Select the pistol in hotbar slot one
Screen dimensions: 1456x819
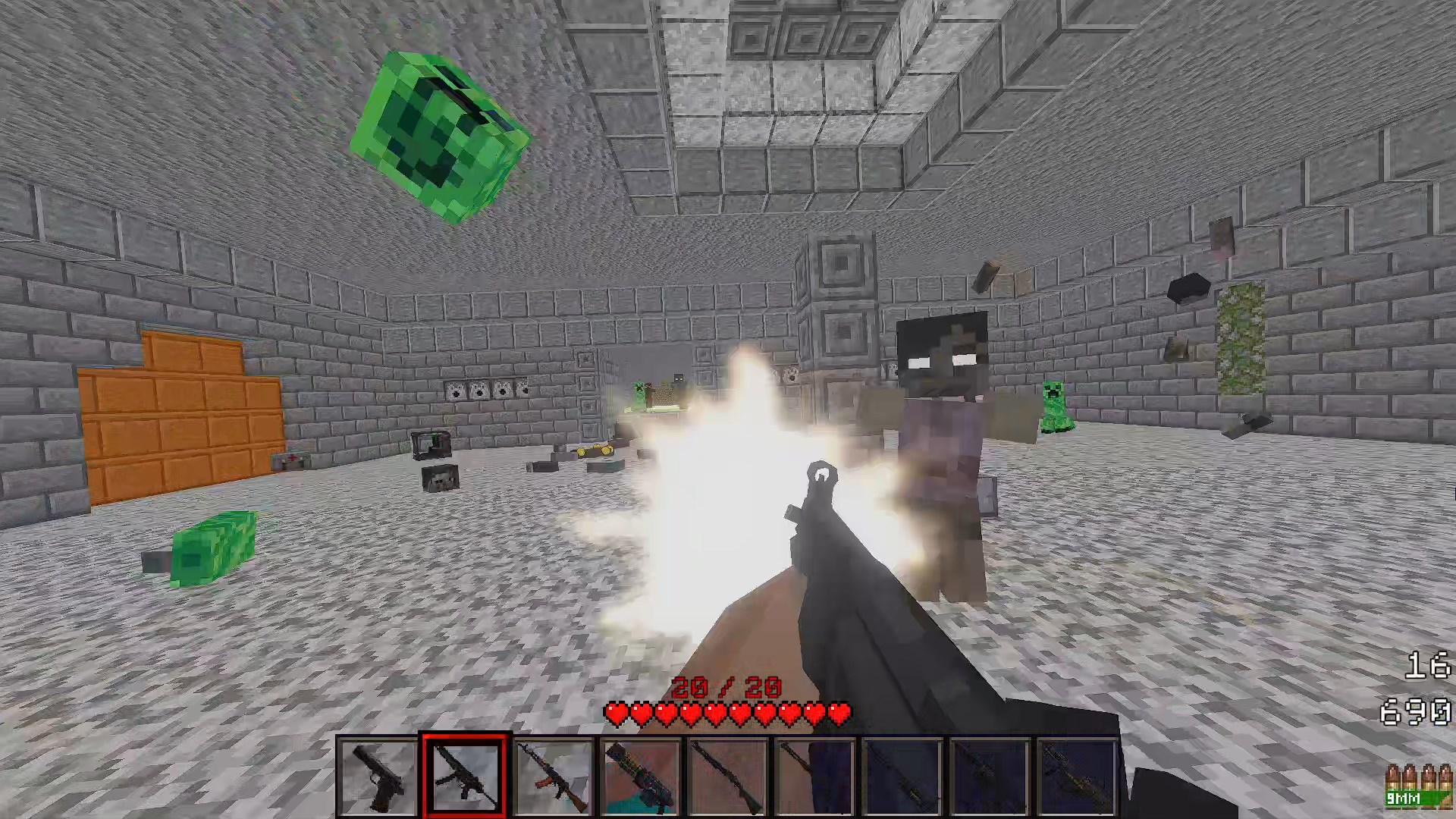(378, 776)
